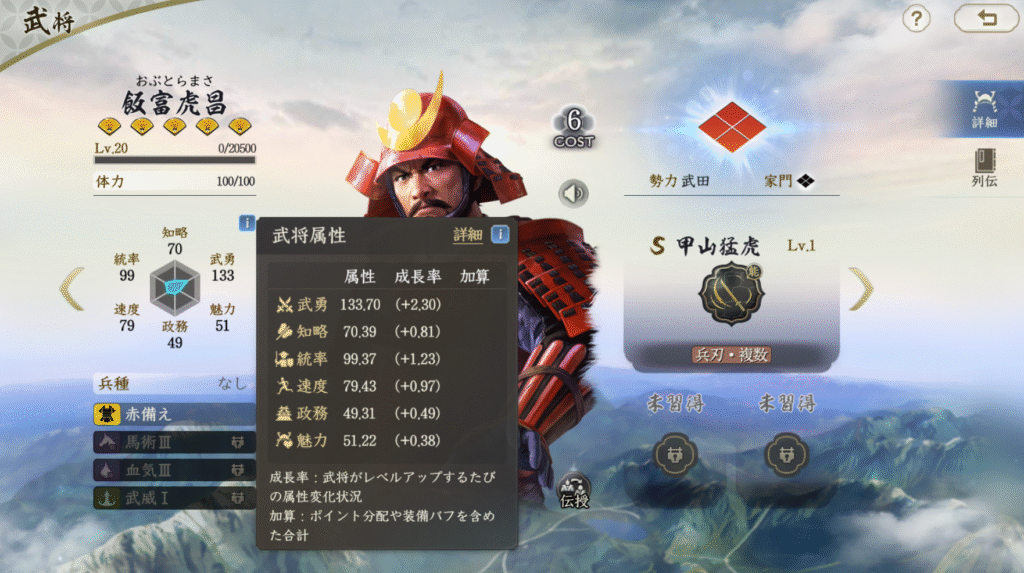
Task: Switch to the 詳細 details tab
Action: (x=984, y=108)
